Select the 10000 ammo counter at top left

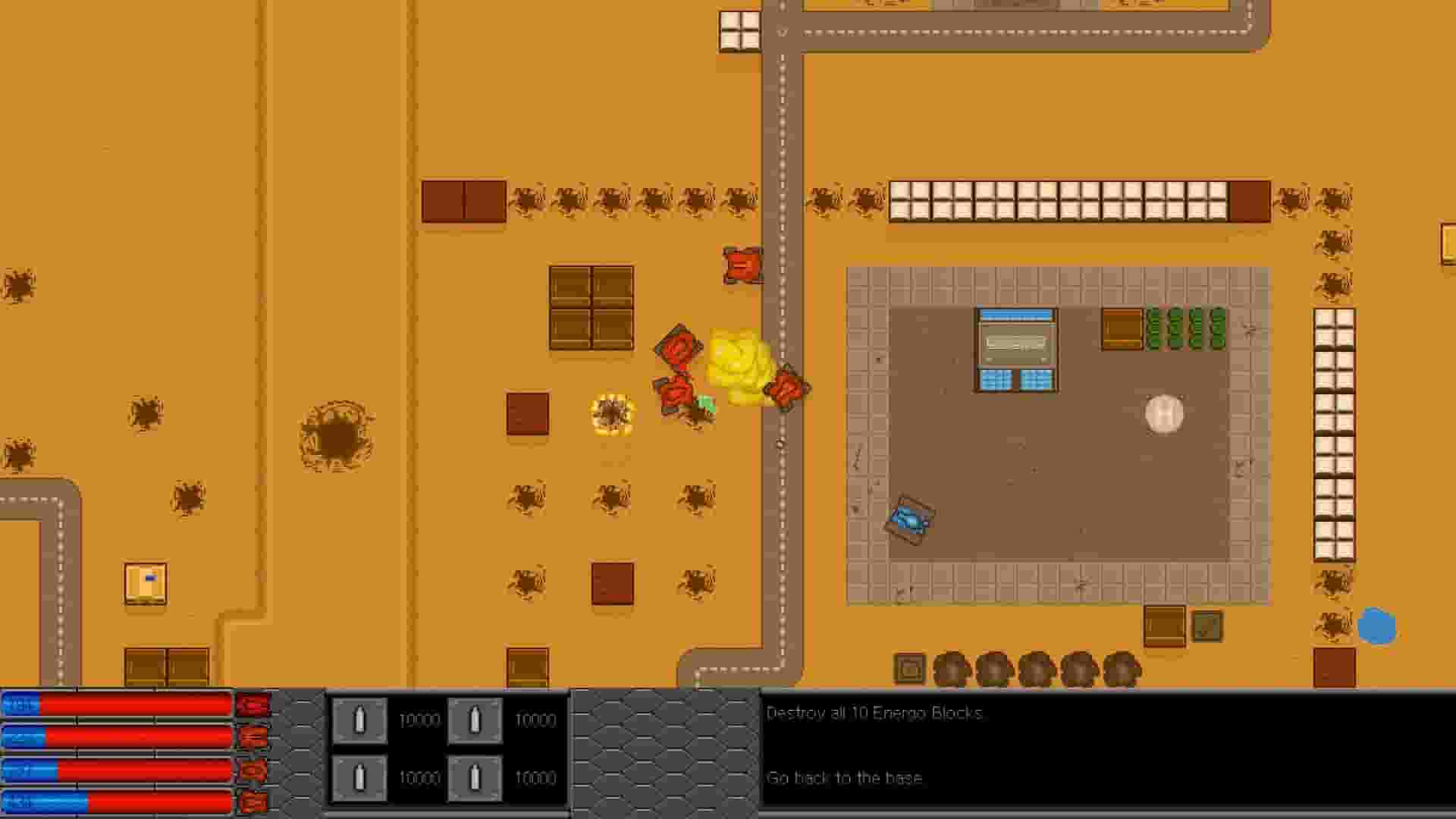(419, 720)
